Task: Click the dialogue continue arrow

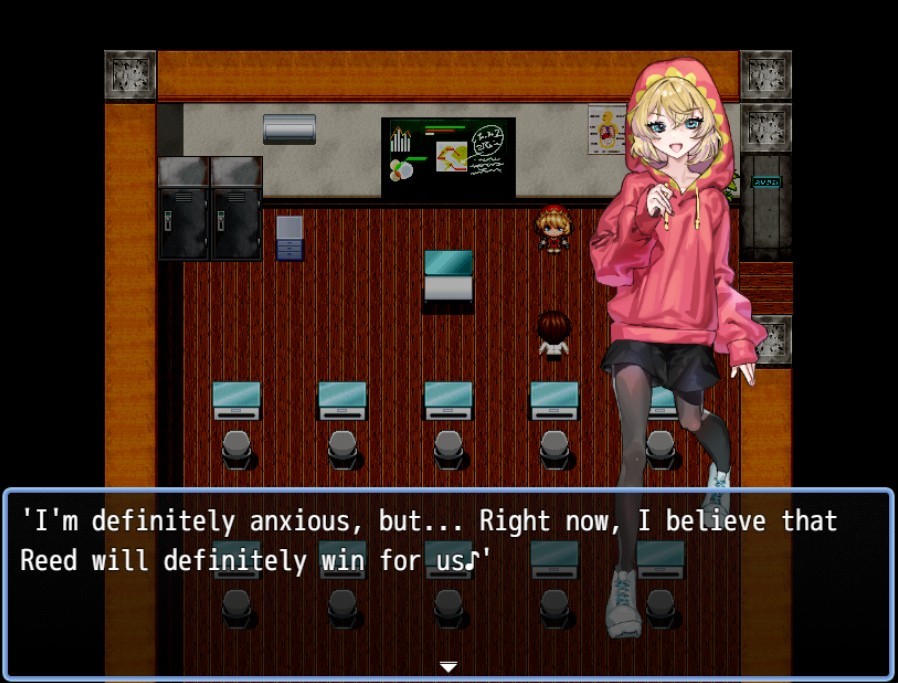Action: (449, 666)
